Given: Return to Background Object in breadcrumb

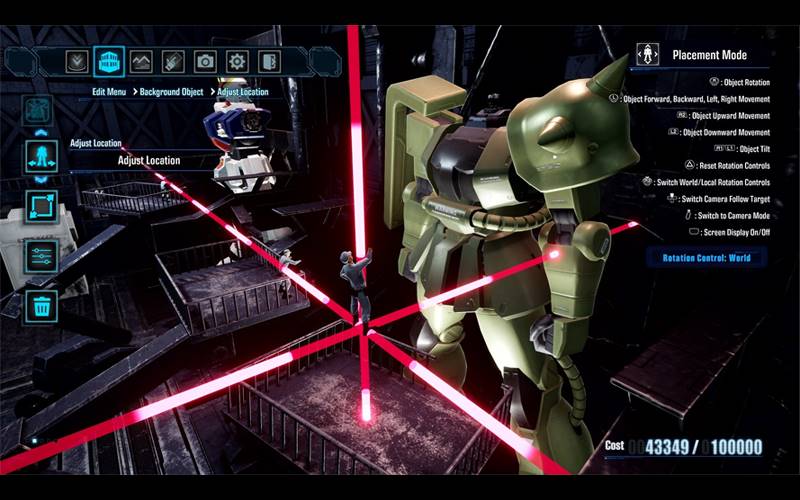Looking at the screenshot, I should click(172, 92).
